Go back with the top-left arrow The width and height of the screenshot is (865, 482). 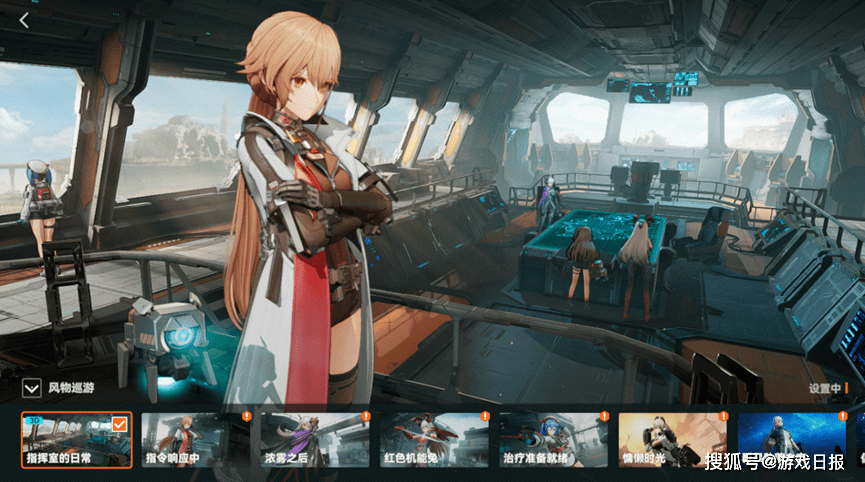[24, 18]
